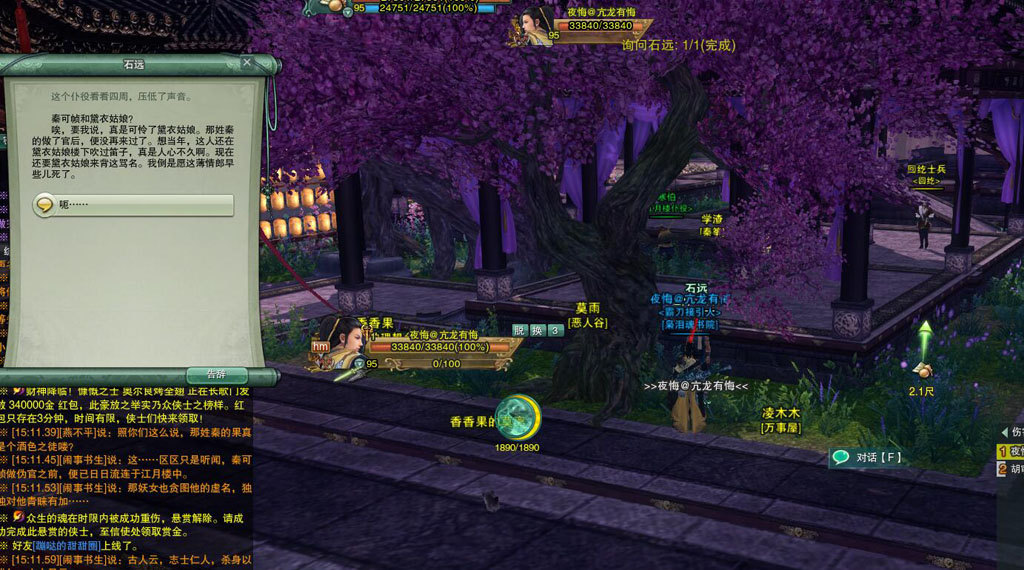Select the numbered 3 button beside 换
The image size is (1024, 570).
pos(554,330)
